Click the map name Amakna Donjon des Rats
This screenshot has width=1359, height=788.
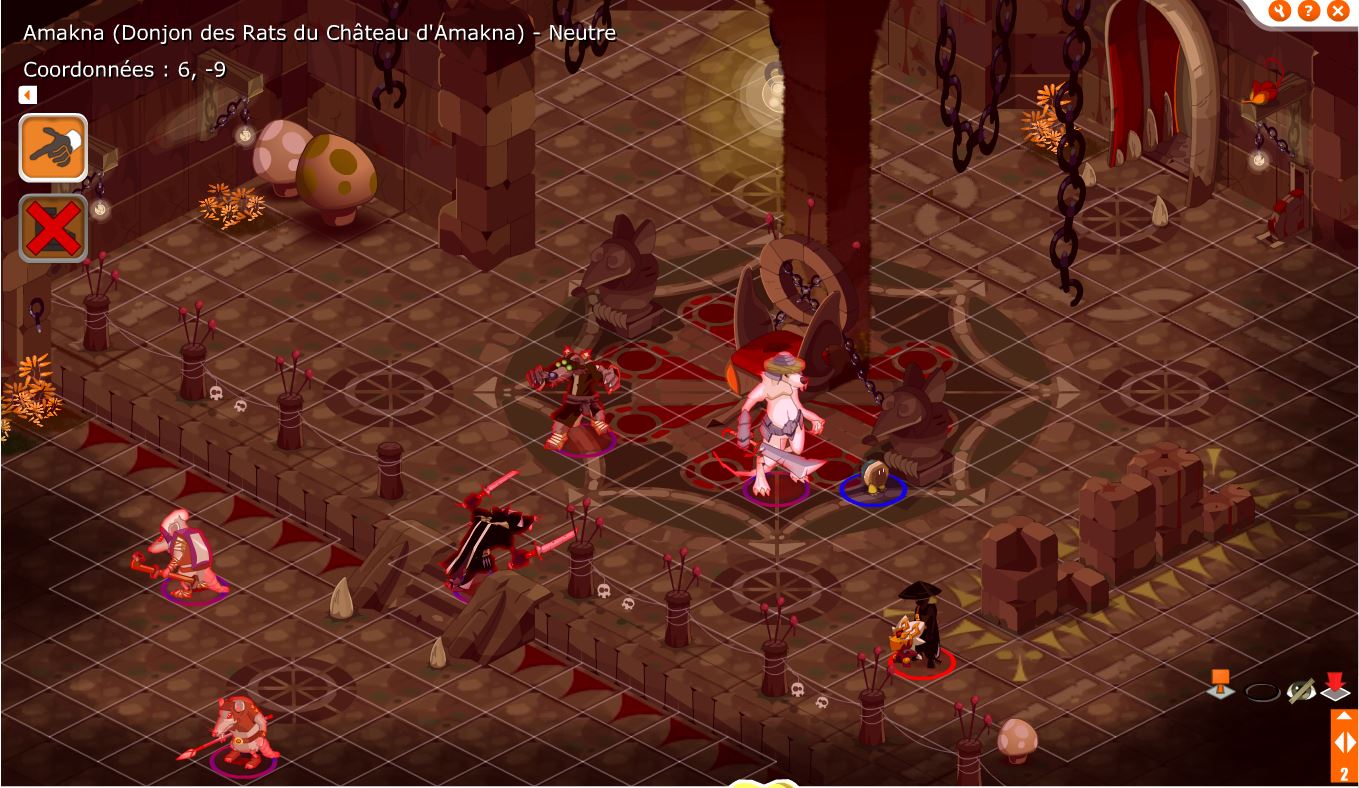click(x=320, y=32)
